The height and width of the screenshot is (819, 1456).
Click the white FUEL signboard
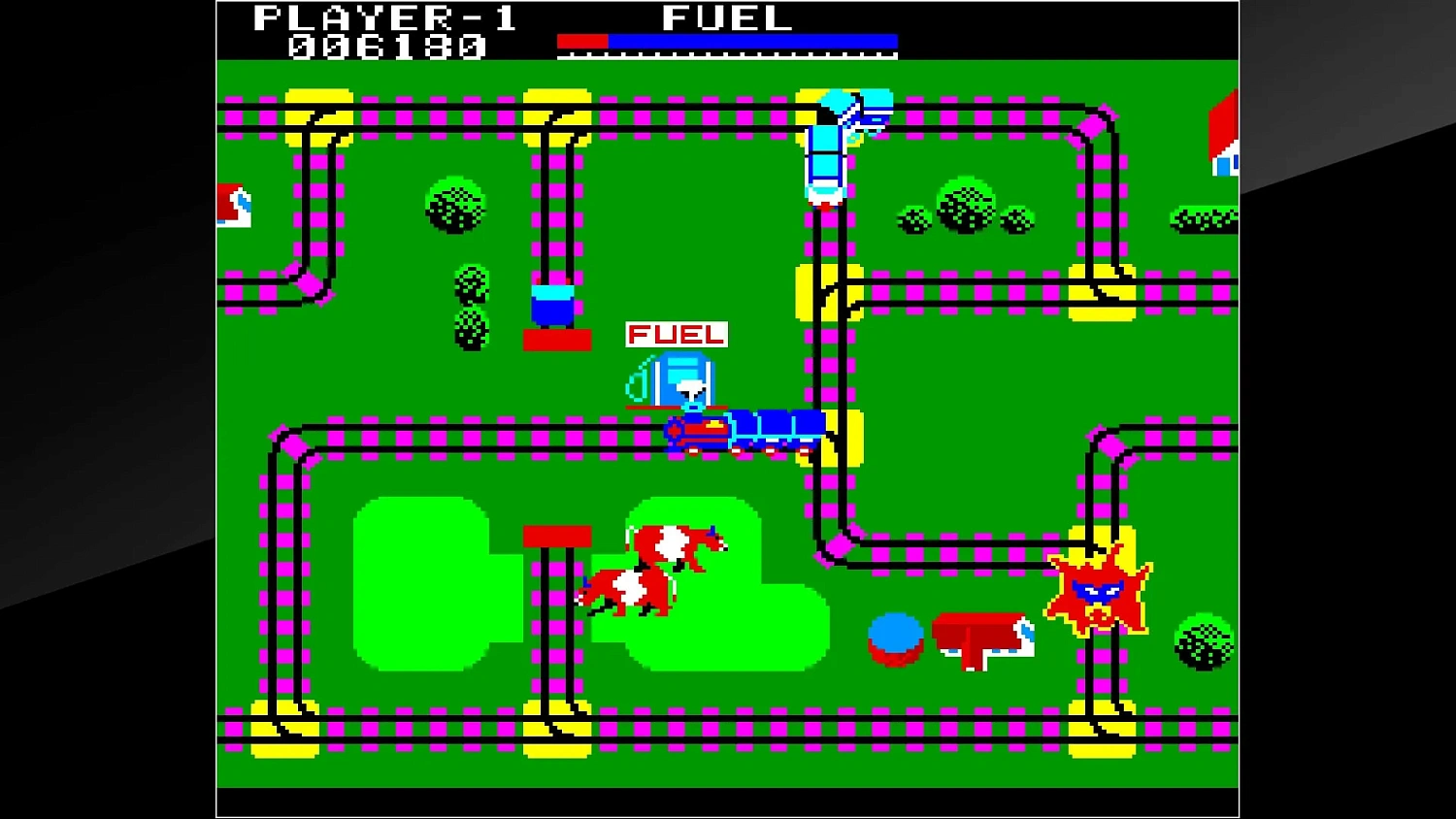(x=675, y=335)
